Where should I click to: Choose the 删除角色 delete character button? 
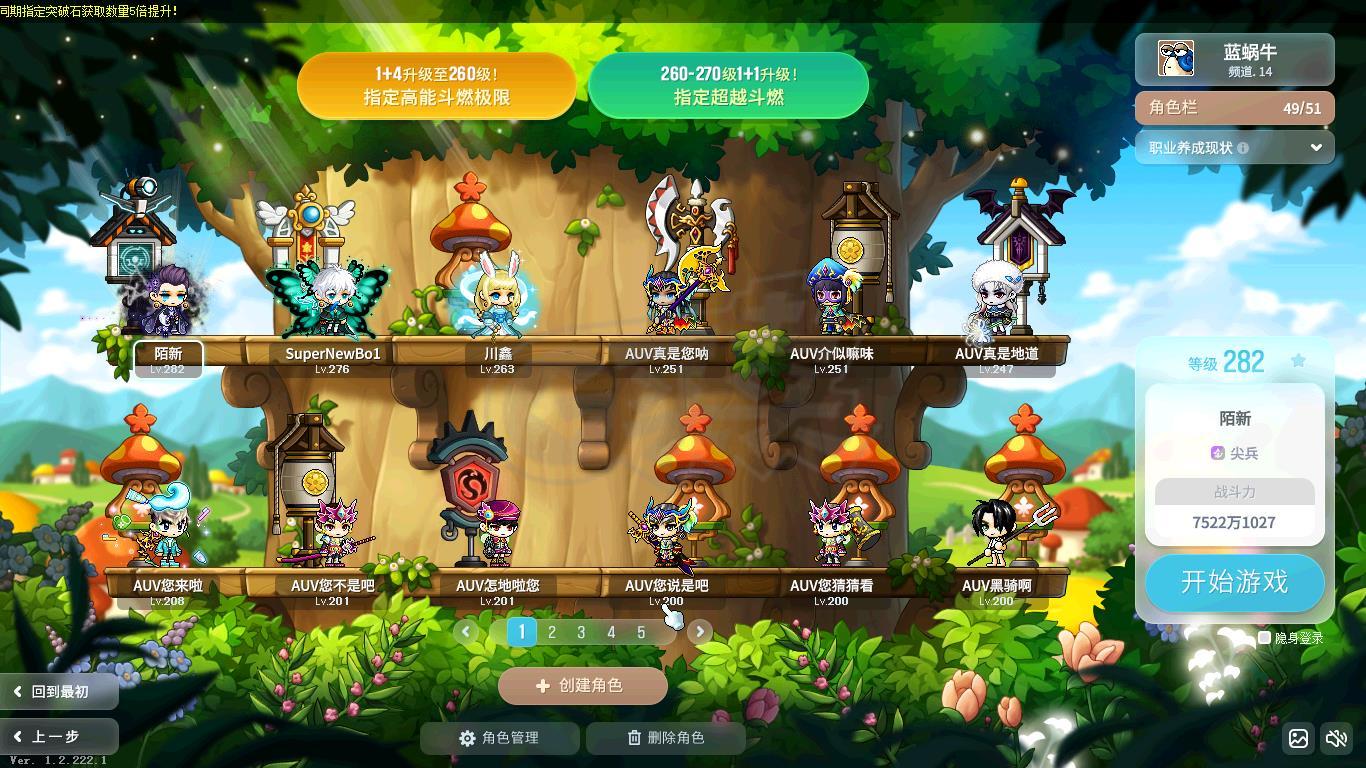pyautogui.click(x=665, y=738)
